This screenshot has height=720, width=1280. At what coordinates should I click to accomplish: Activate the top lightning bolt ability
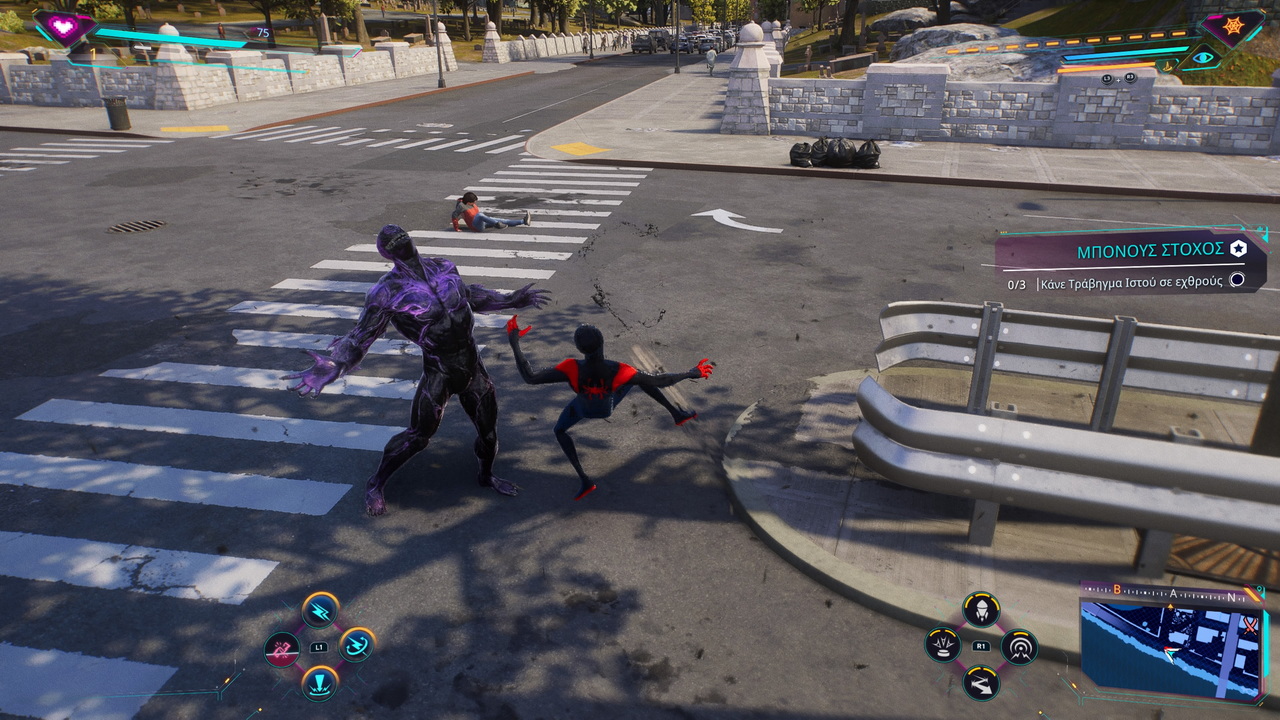320,609
